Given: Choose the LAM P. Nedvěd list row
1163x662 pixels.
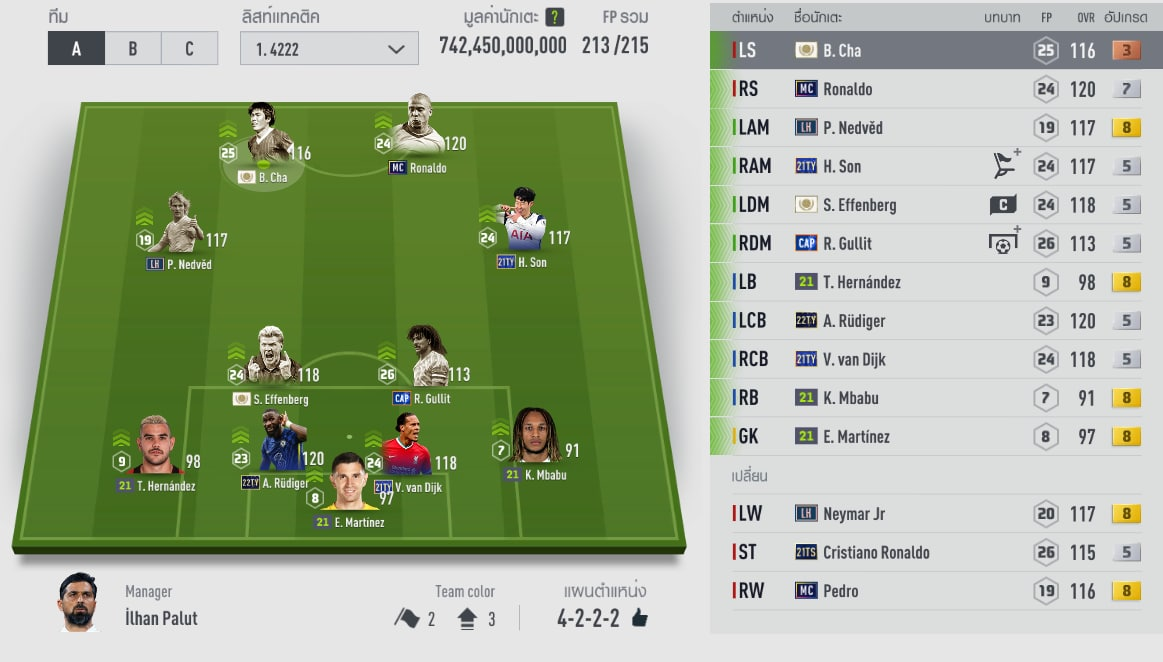Looking at the screenshot, I should pyautogui.click(x=935, y=127).
